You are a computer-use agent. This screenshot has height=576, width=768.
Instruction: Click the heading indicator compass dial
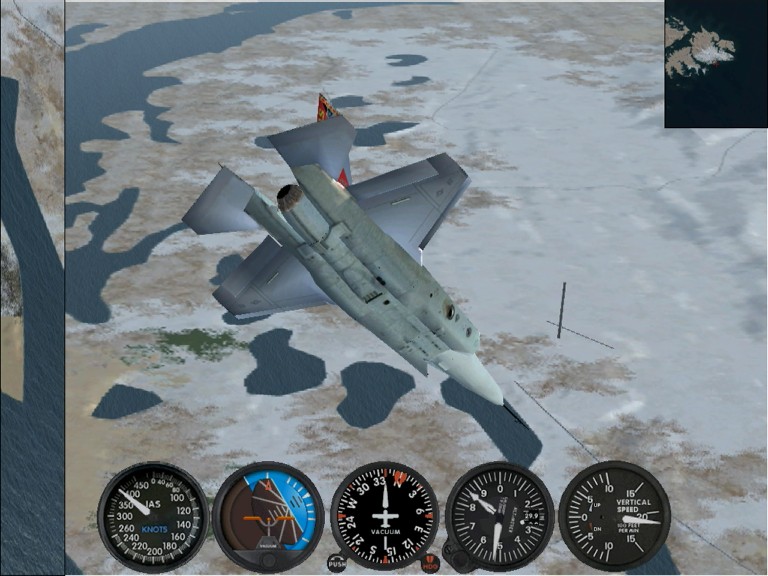(384, 516)
